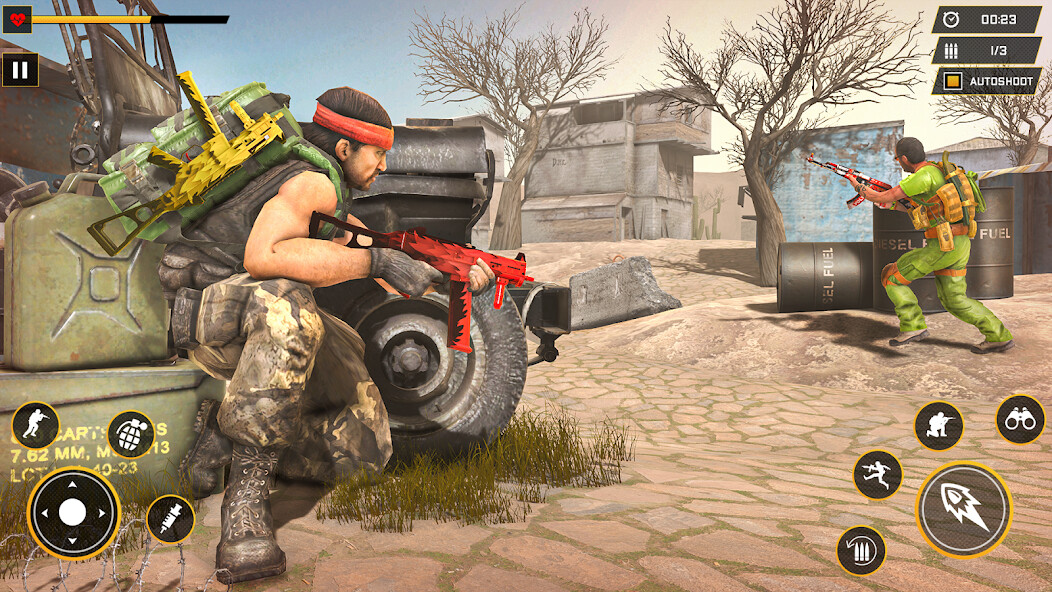Activate the sprint running-man button
This screenshot has width=1052, height=592.
(878, 474)
